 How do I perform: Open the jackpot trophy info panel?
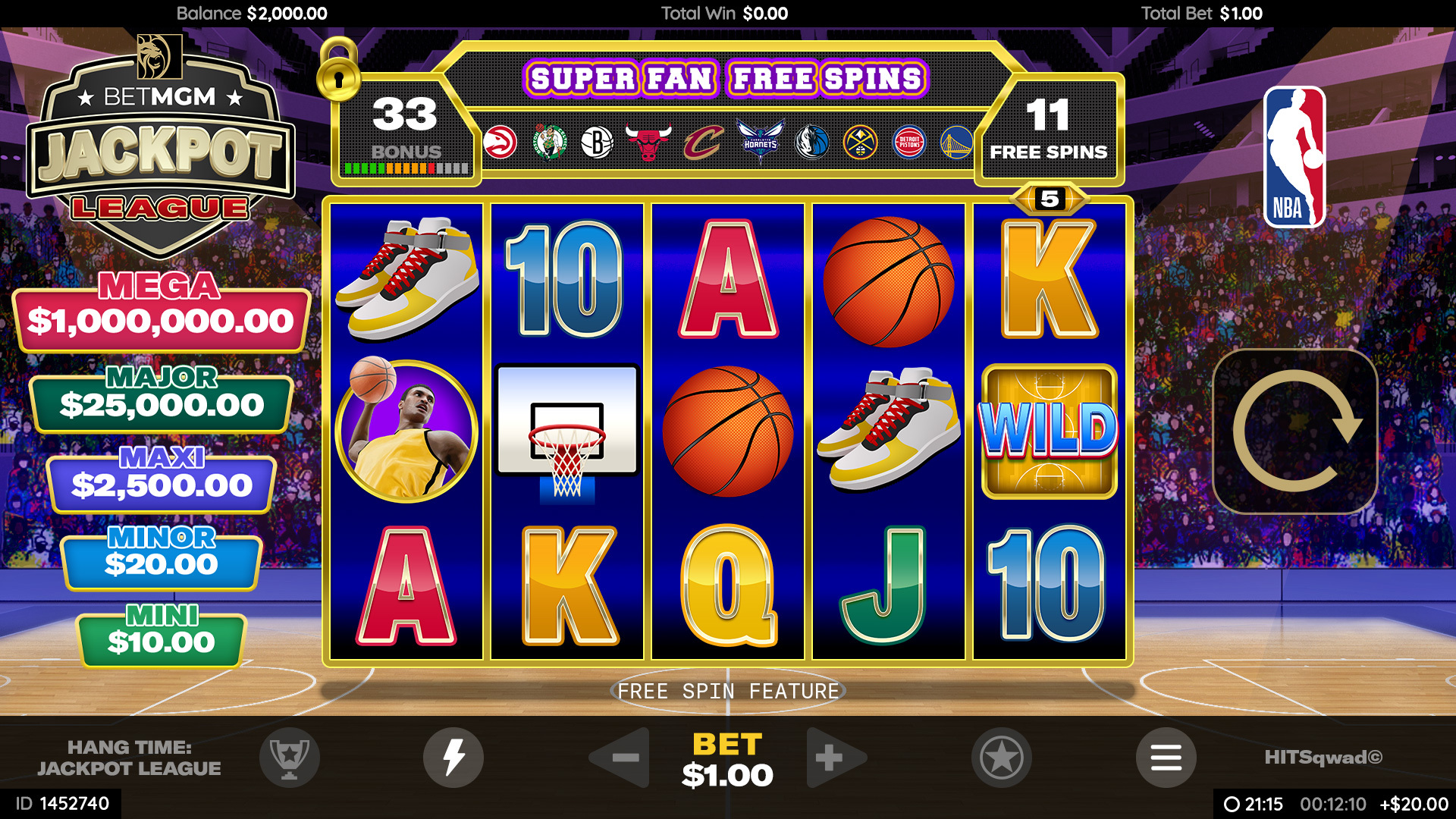click(290, 758)
